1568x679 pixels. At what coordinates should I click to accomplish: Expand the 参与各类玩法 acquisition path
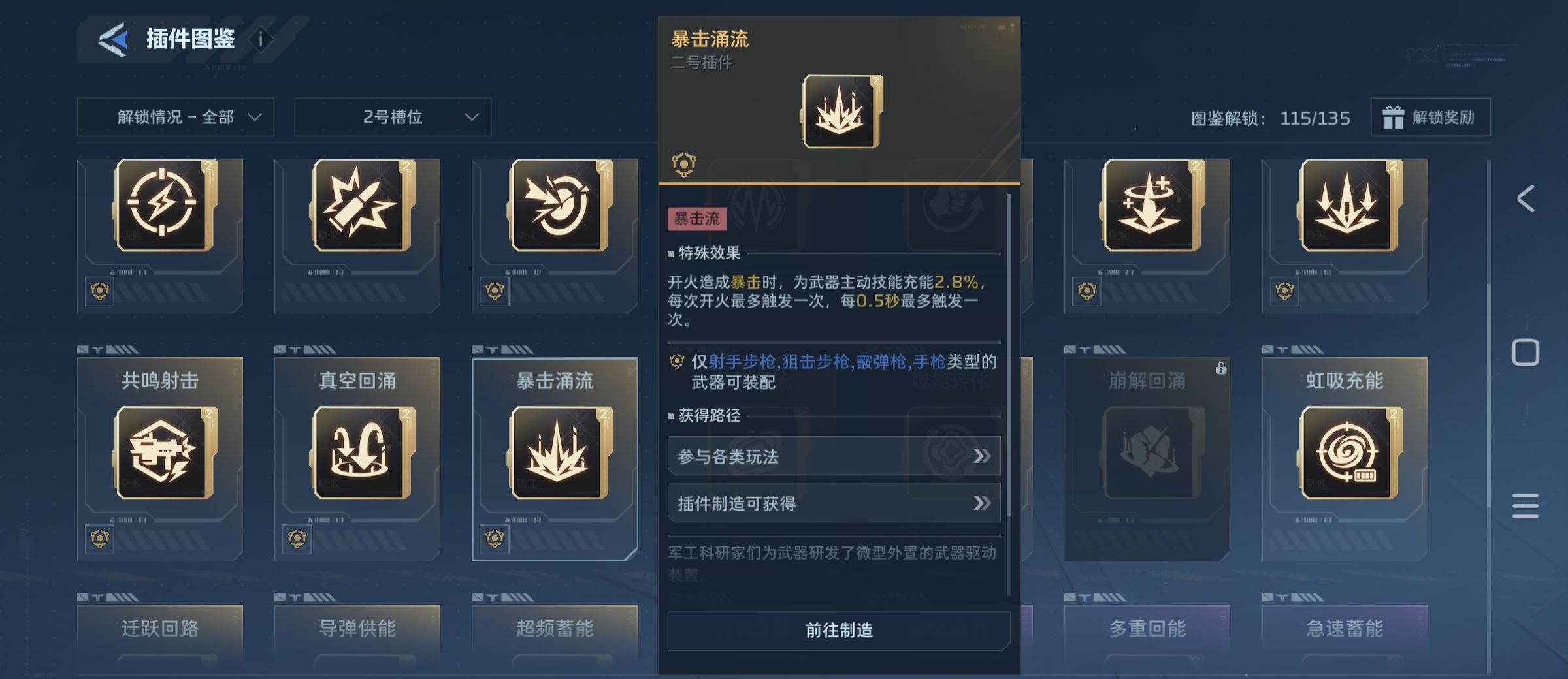[834, 456]
